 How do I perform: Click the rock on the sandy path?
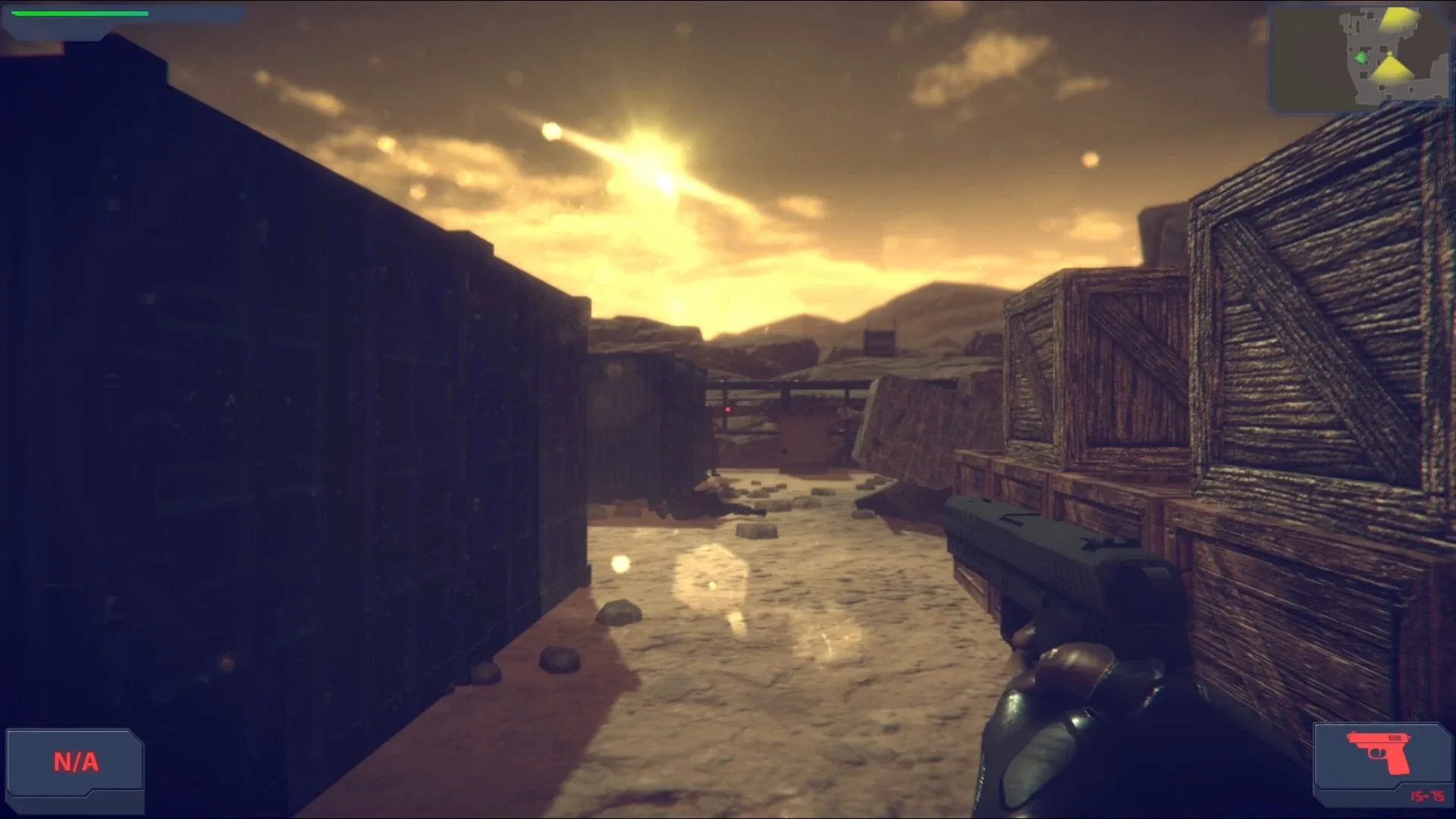pyautogui.click(x=617, y=613)
